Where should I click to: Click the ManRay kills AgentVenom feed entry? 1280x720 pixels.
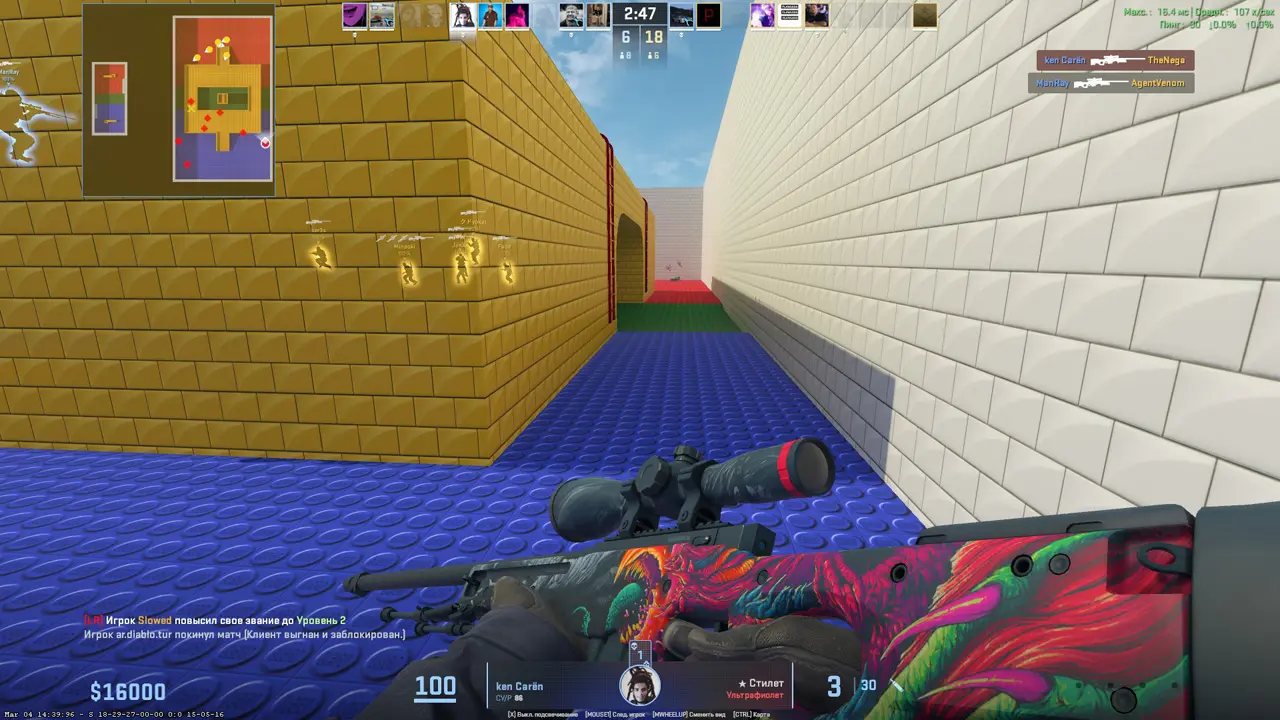1110,84
